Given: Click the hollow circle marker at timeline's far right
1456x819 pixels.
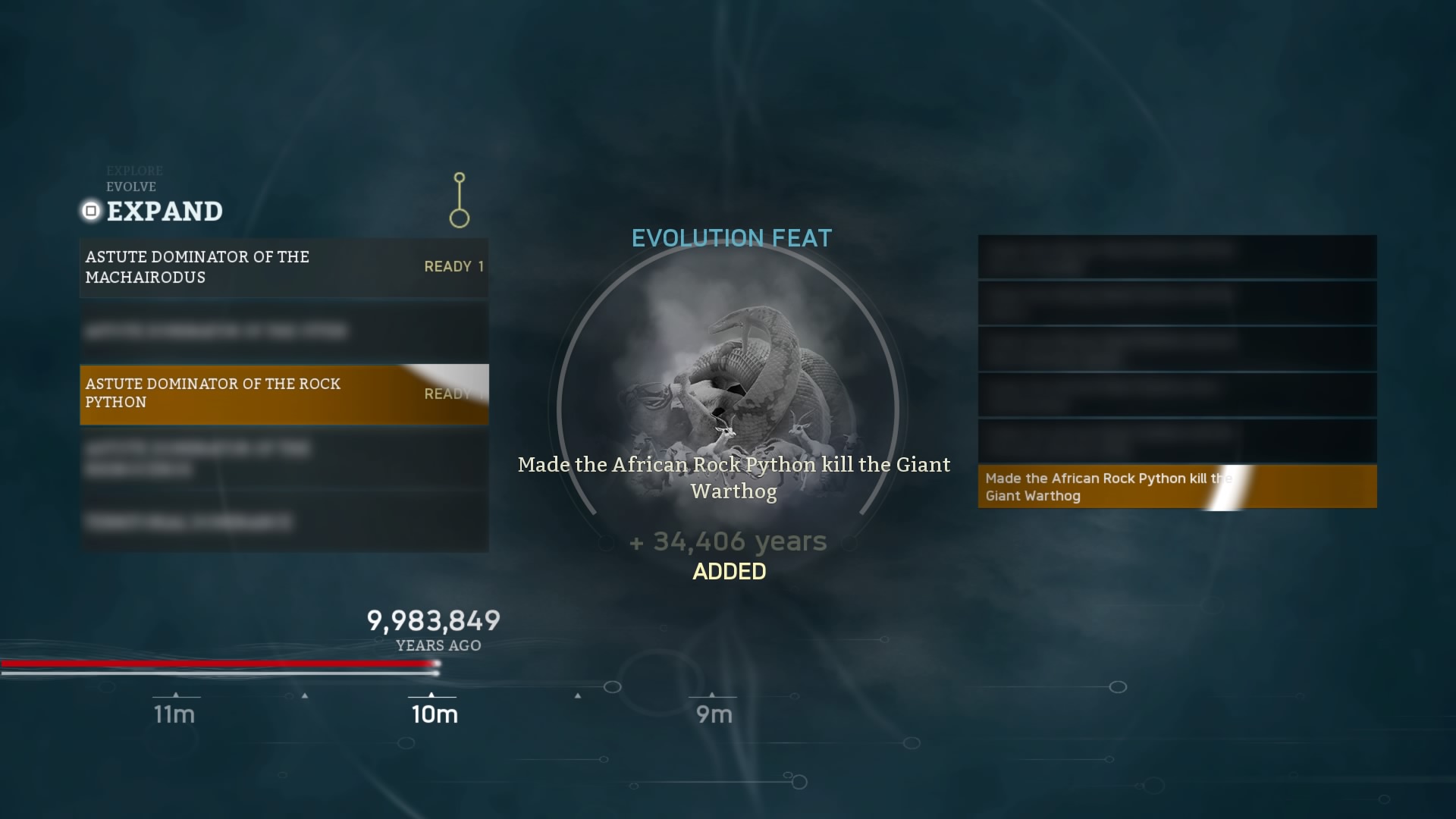Looking at the screenshot, I should pos(1117,687).
